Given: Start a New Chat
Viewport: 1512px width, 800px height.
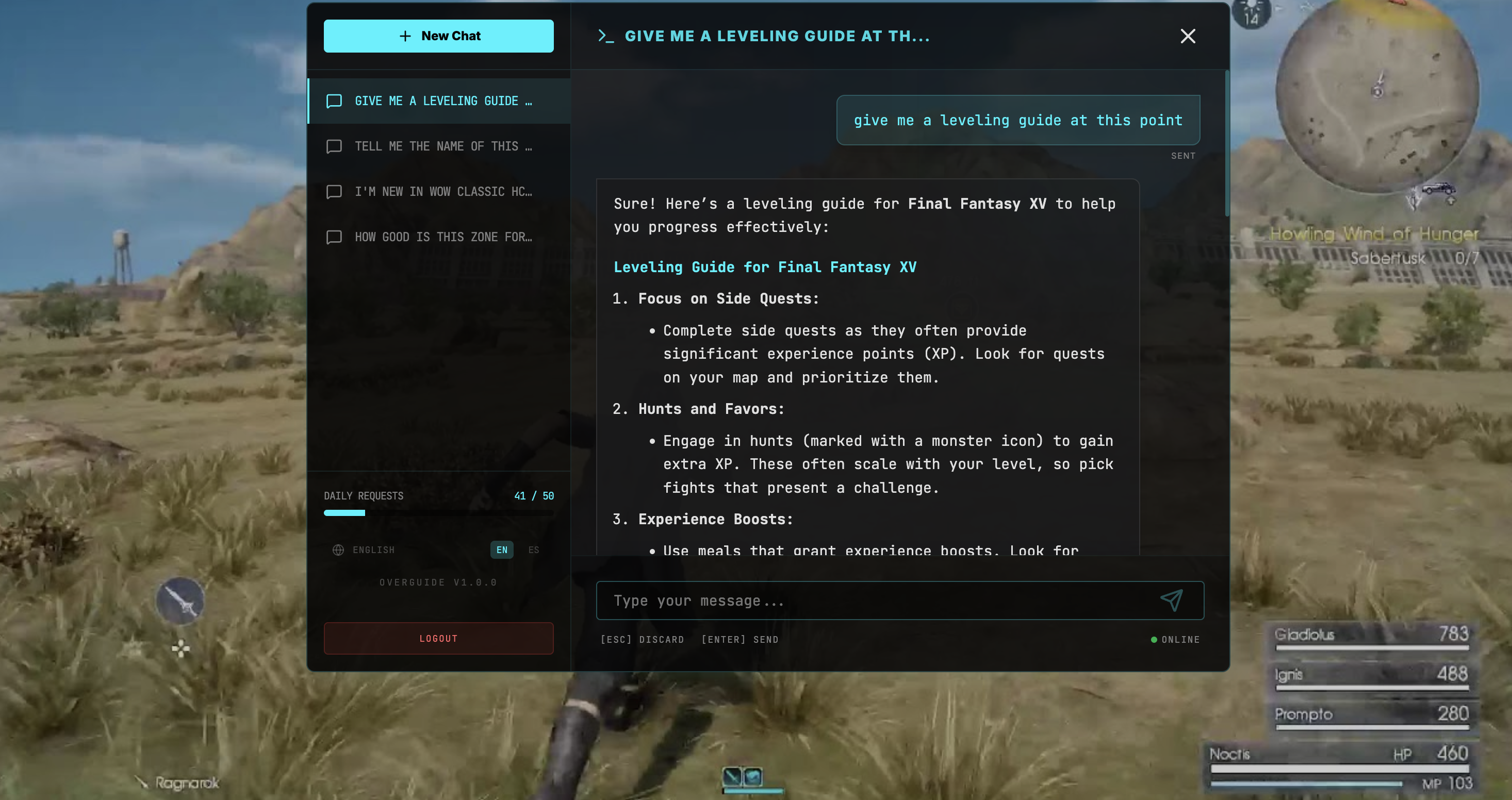Looking at the screenshot, I should click(438, 36).
